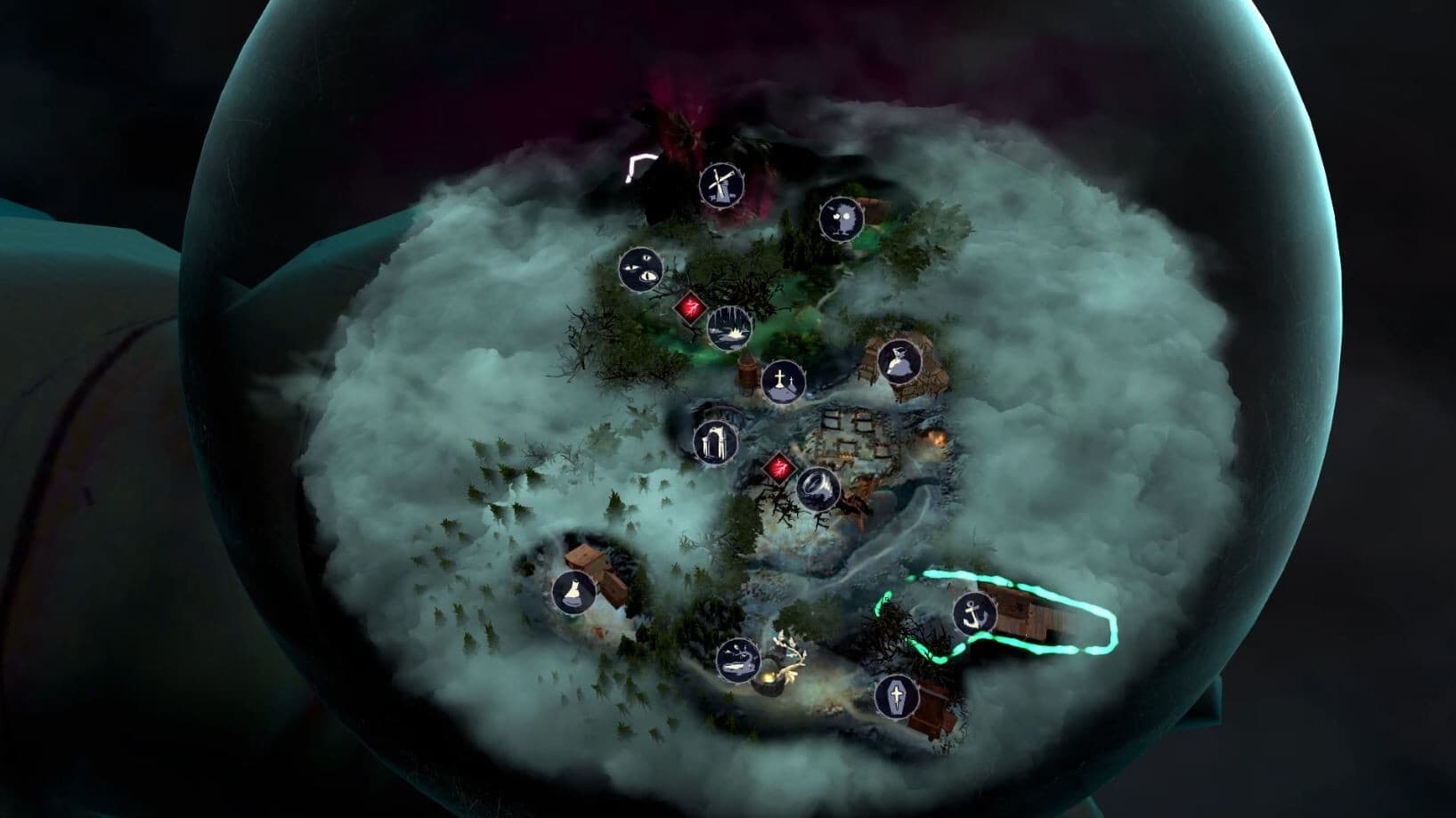Open the graveyard crosses location icon
1456x818 pixels.
784,381
